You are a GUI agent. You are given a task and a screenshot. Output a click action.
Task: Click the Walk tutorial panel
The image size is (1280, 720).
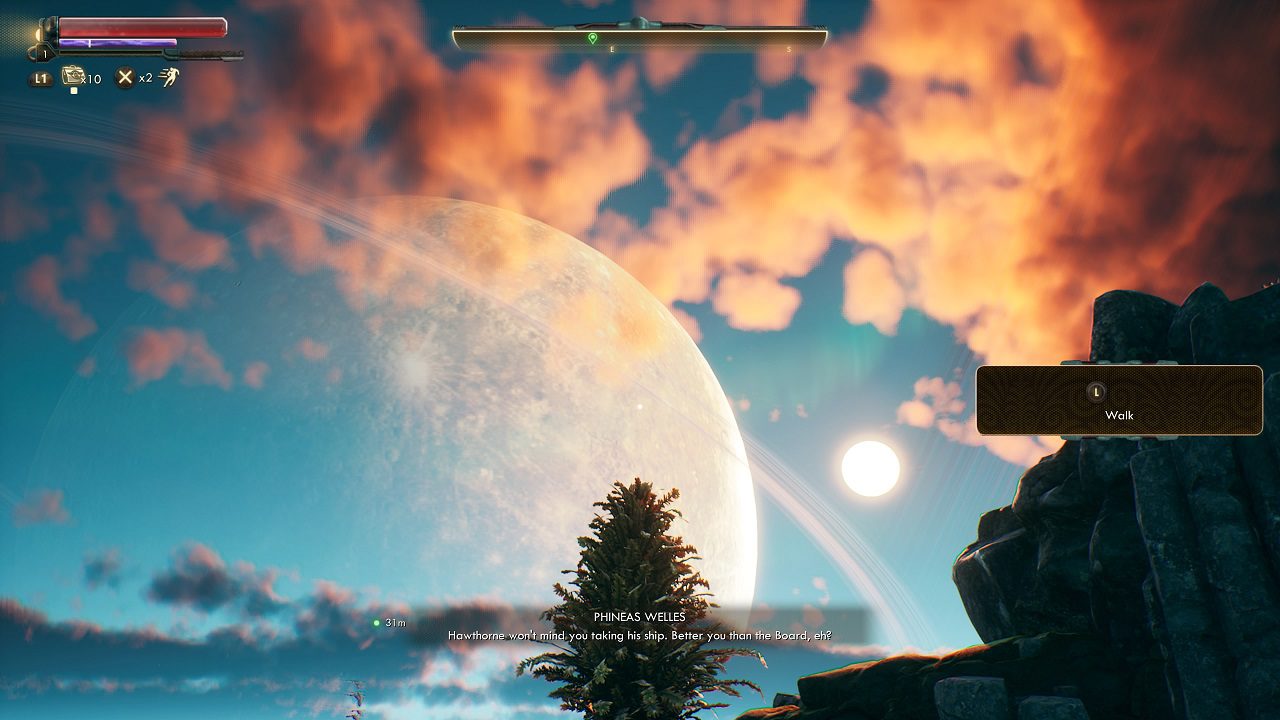tap(1119, 400)
